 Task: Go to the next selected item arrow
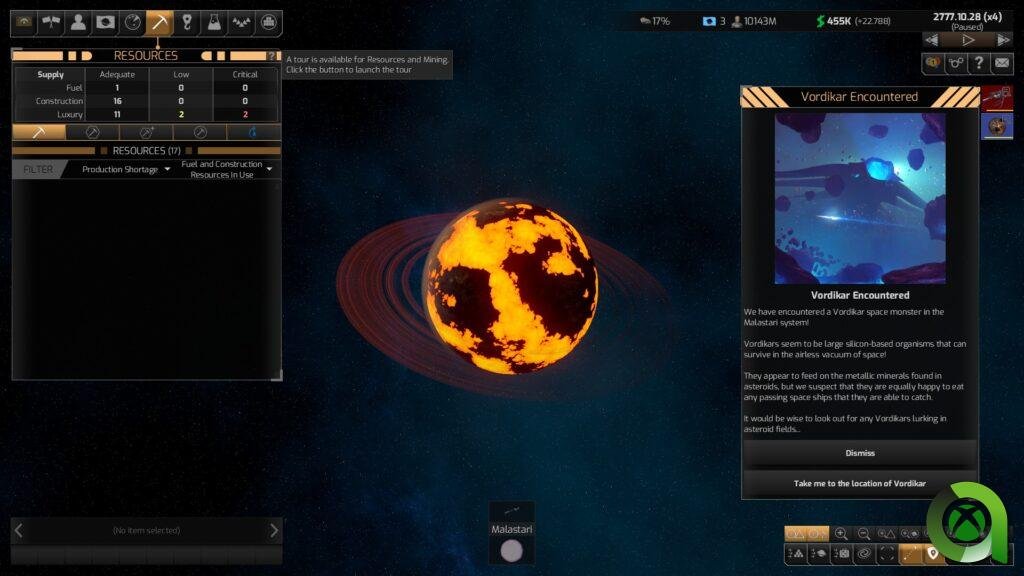click(x=274, y=530)
